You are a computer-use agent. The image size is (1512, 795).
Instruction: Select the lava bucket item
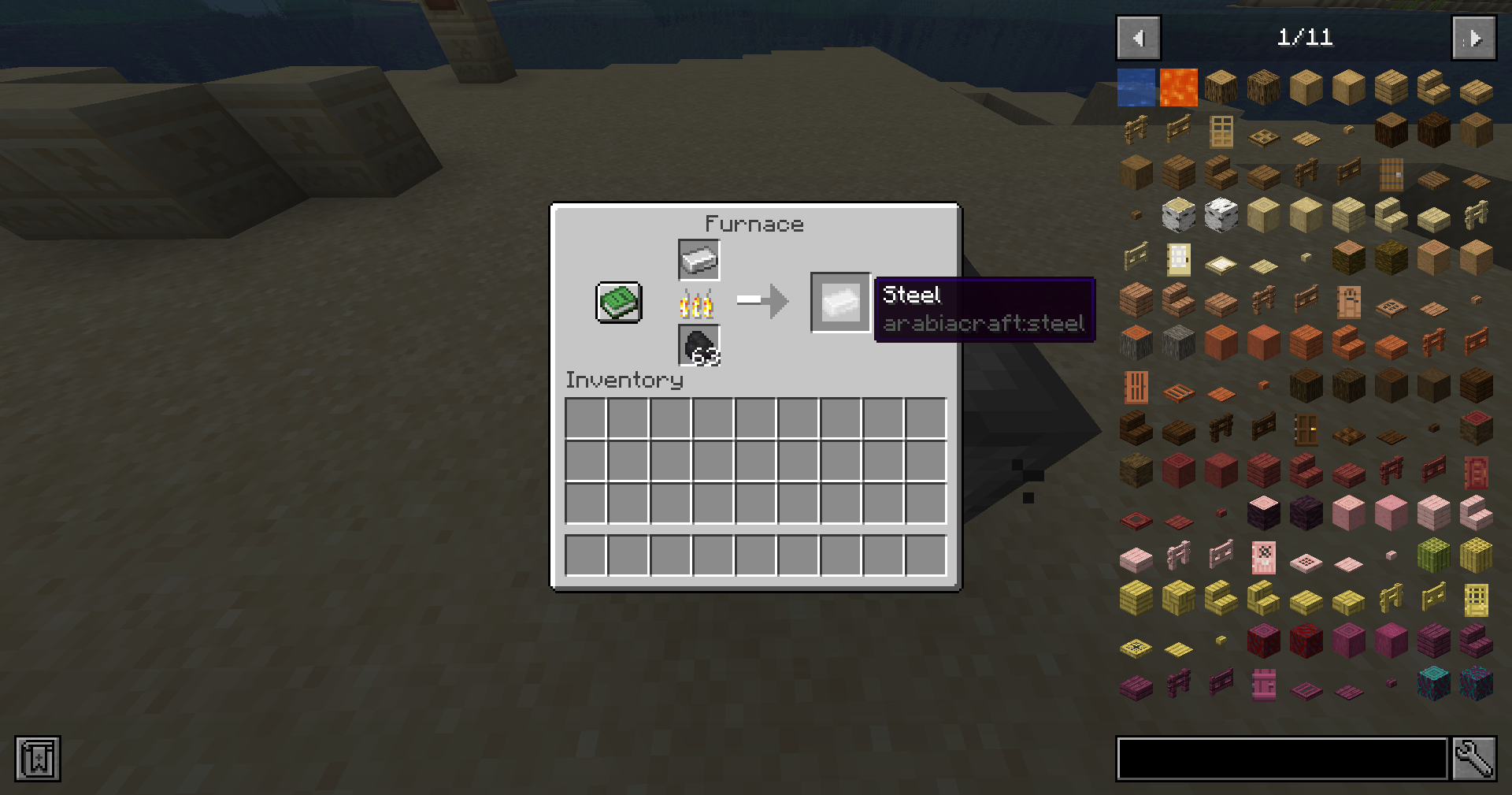1177,87
